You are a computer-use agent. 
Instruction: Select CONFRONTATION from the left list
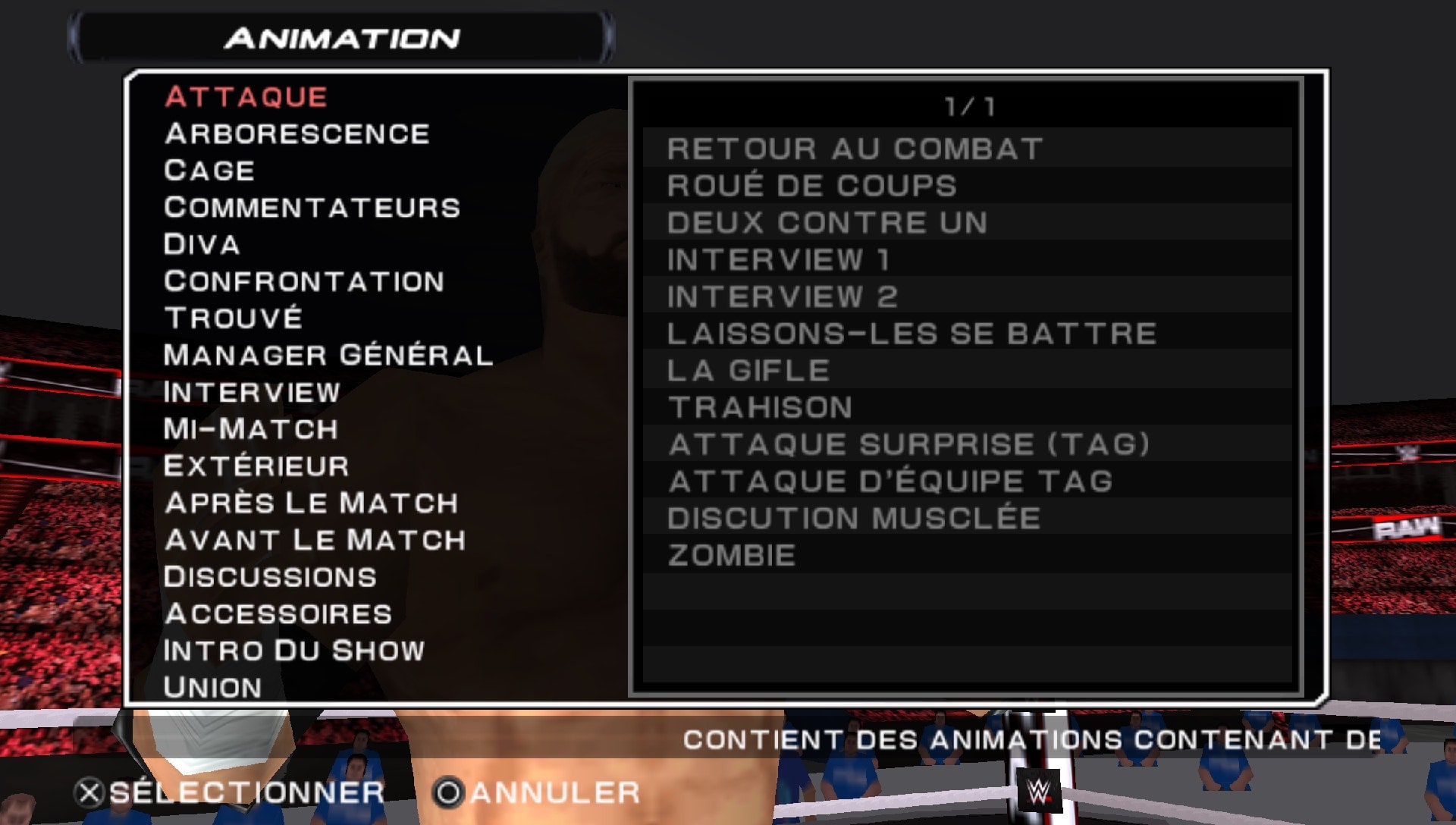[303, 281]
